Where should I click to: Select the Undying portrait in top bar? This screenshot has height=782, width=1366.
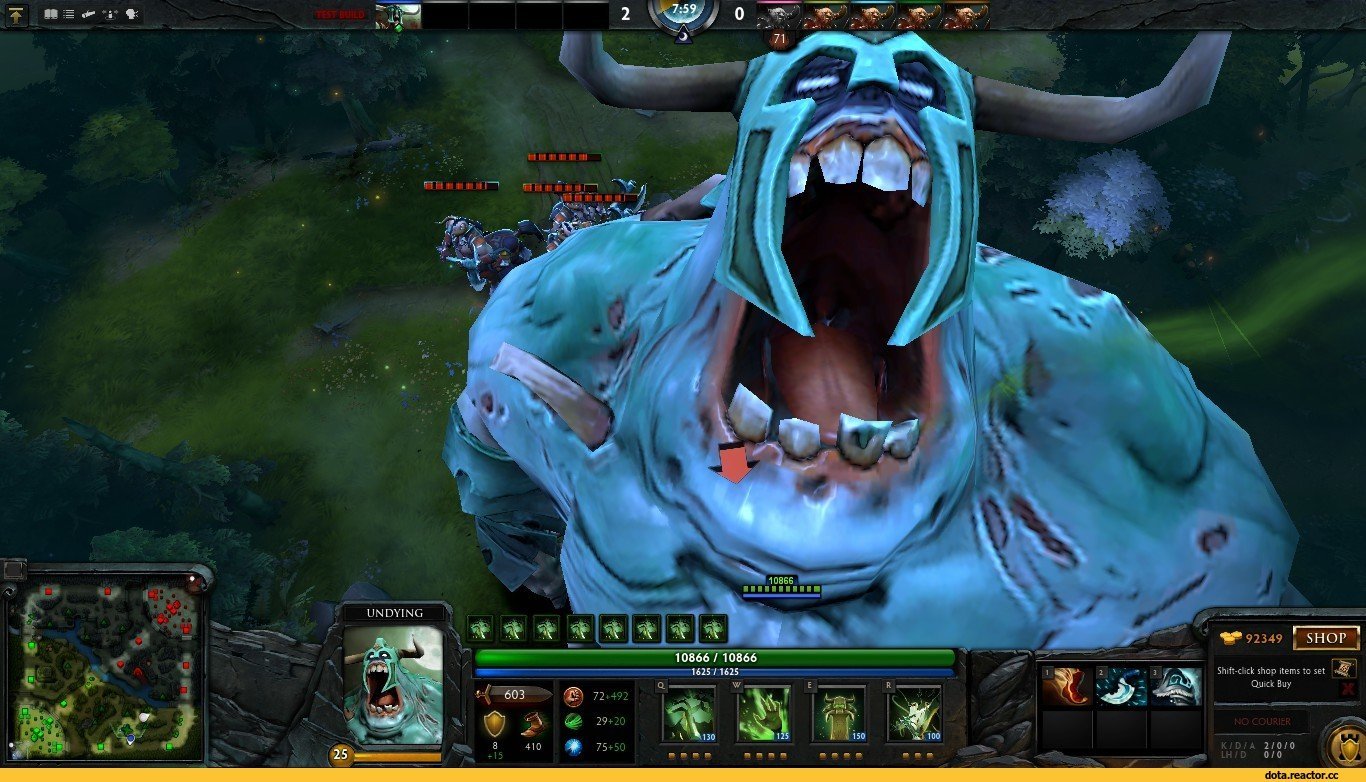397,15
